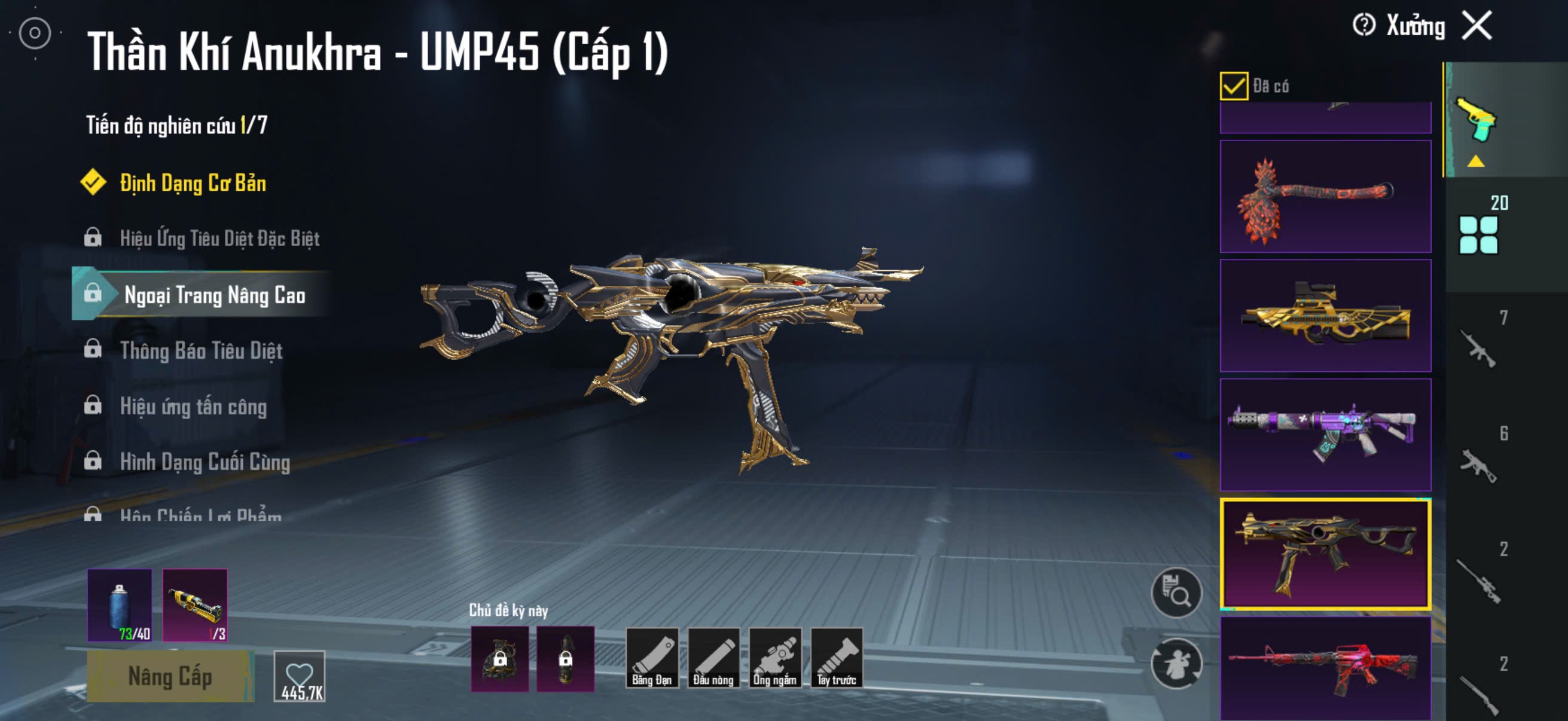Switch to the all-weapons grid category
The height and width of the screenshot is (721, 1568).
click(x=1478, y=234)
